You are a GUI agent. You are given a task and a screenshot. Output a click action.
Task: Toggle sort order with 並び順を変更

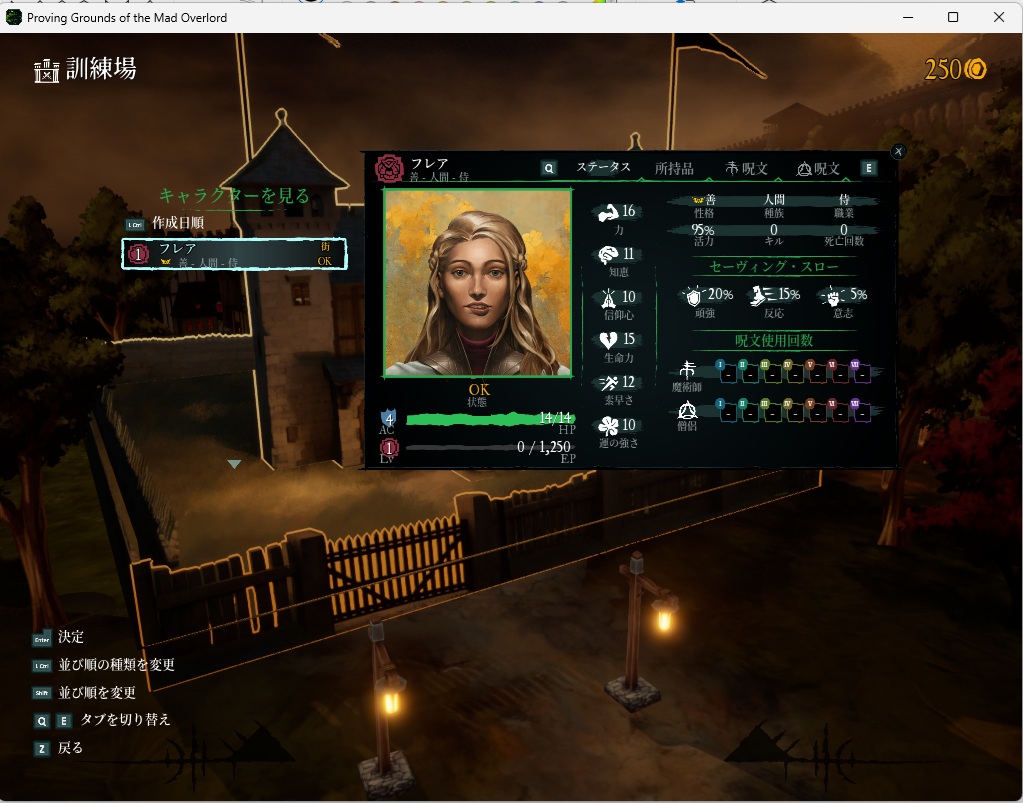(96, 692)
